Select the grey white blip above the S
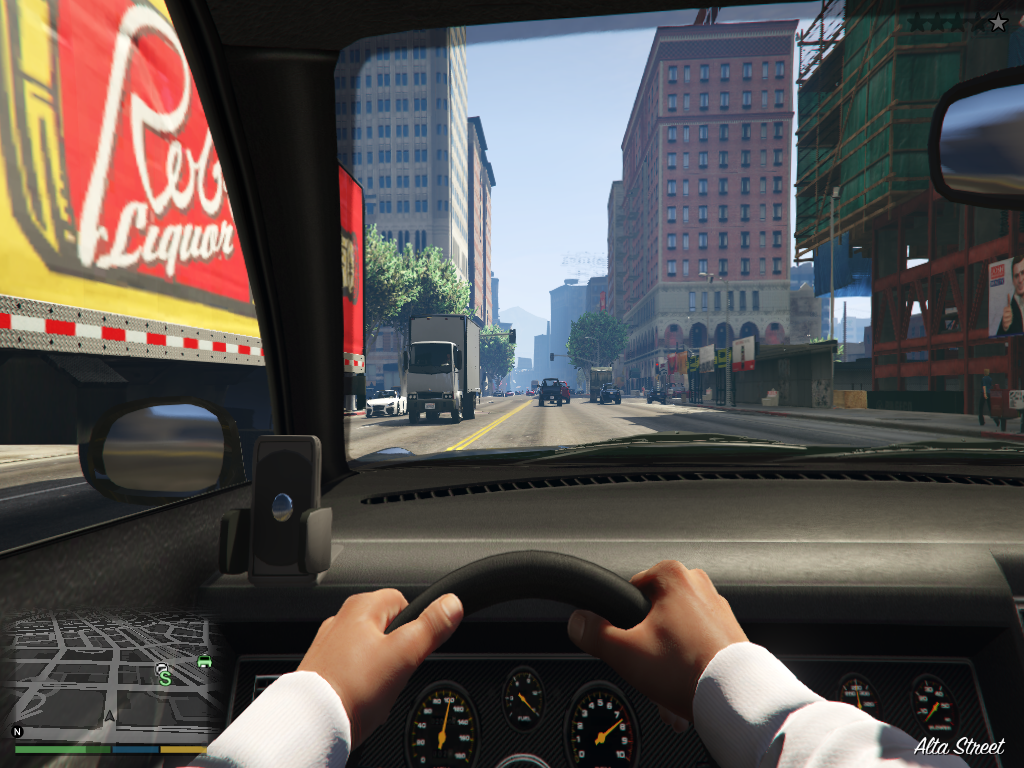The height and width of the screenshot is (768, 1024). click(x=163, y=666)
